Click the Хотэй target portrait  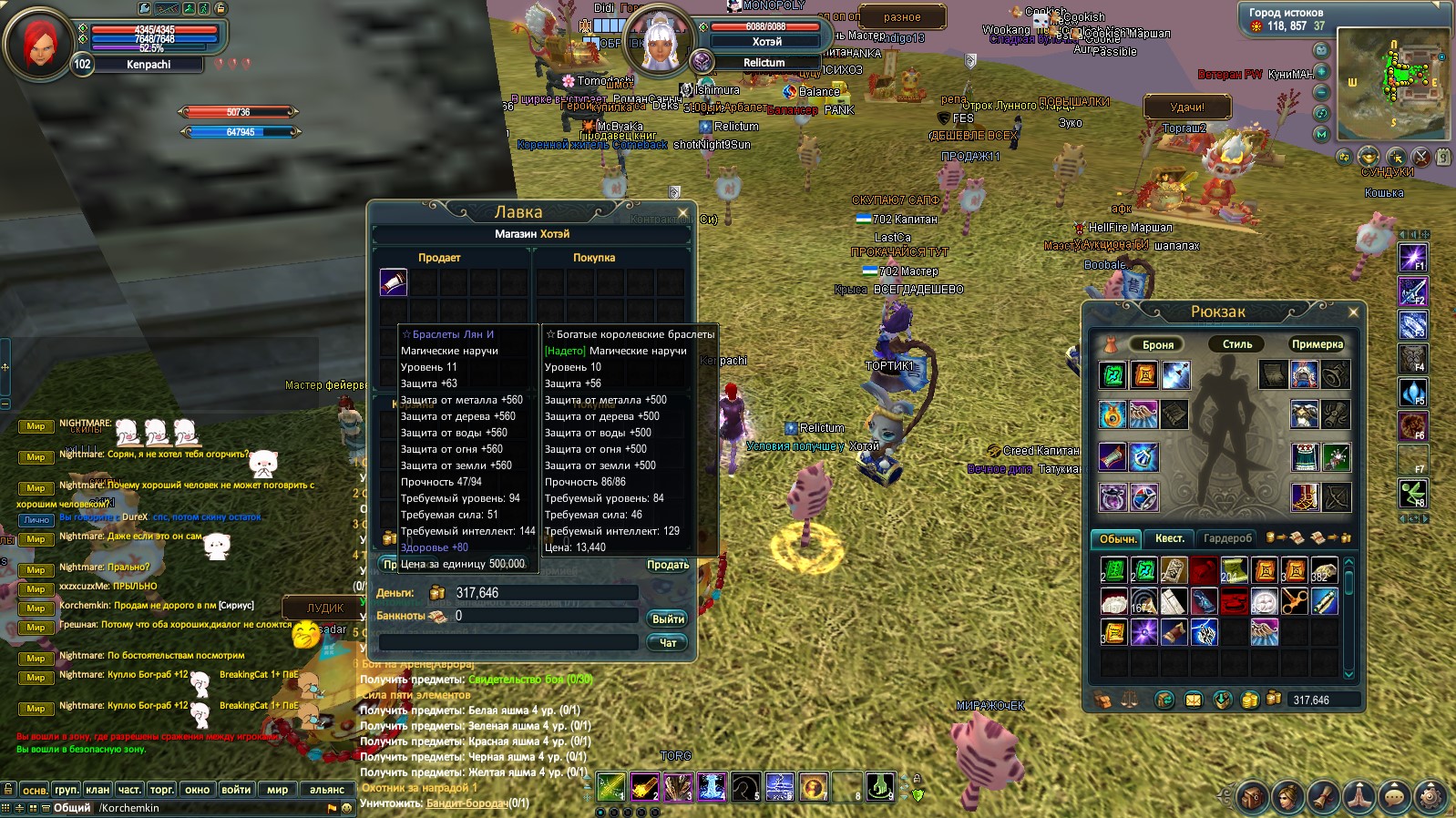click(658, 41)
